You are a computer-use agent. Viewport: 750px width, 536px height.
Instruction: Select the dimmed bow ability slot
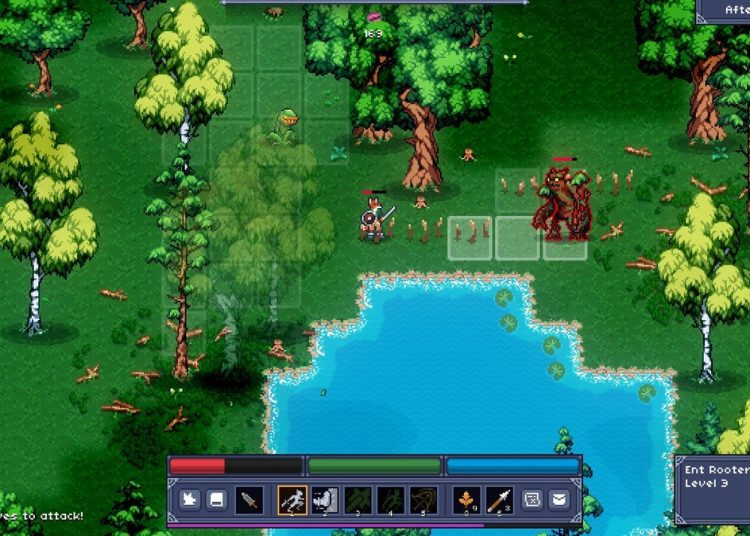pyautogui.click(x=424, y=499)
